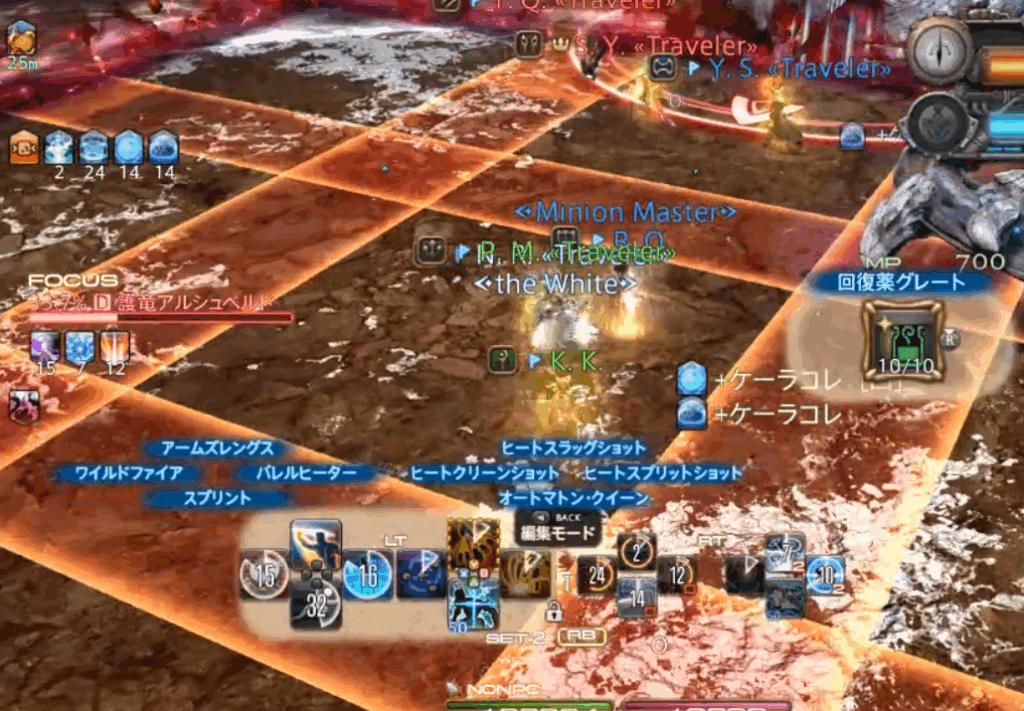
Task: Click the hotbar ability showing 24 cooldown
Action: coord(598,575)
